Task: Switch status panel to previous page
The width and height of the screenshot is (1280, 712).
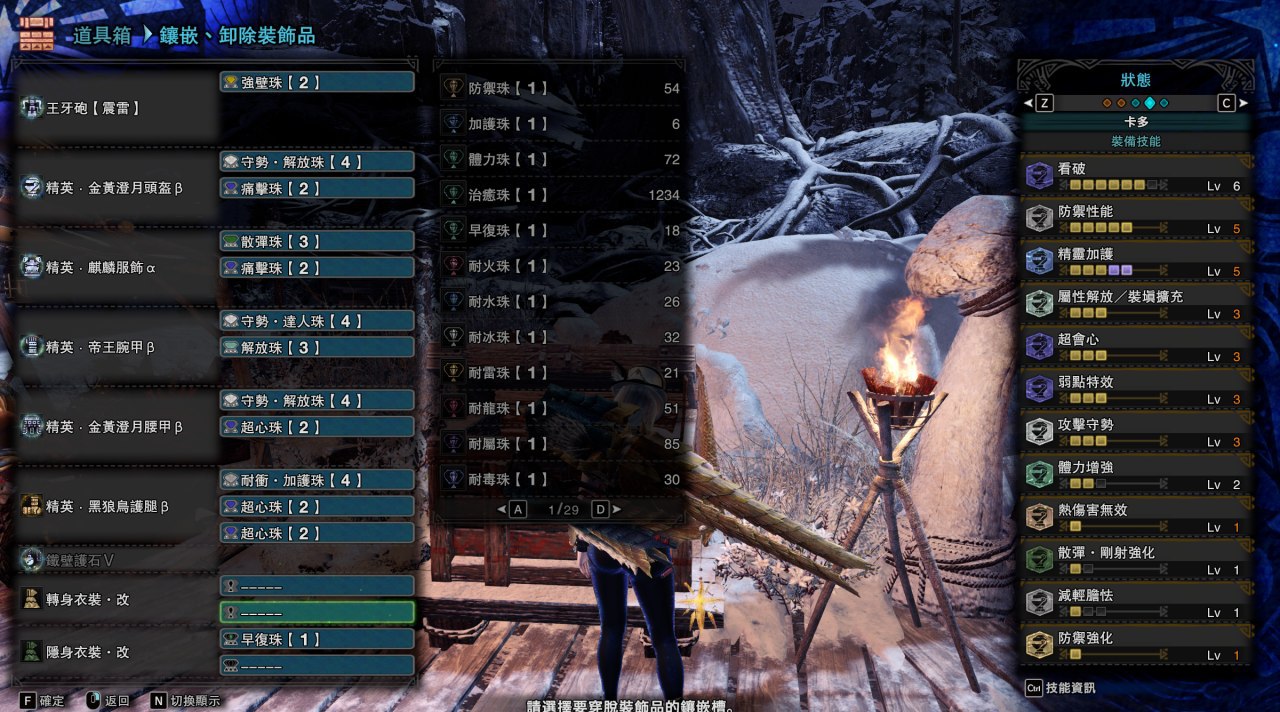Action: pos(1043,103)
